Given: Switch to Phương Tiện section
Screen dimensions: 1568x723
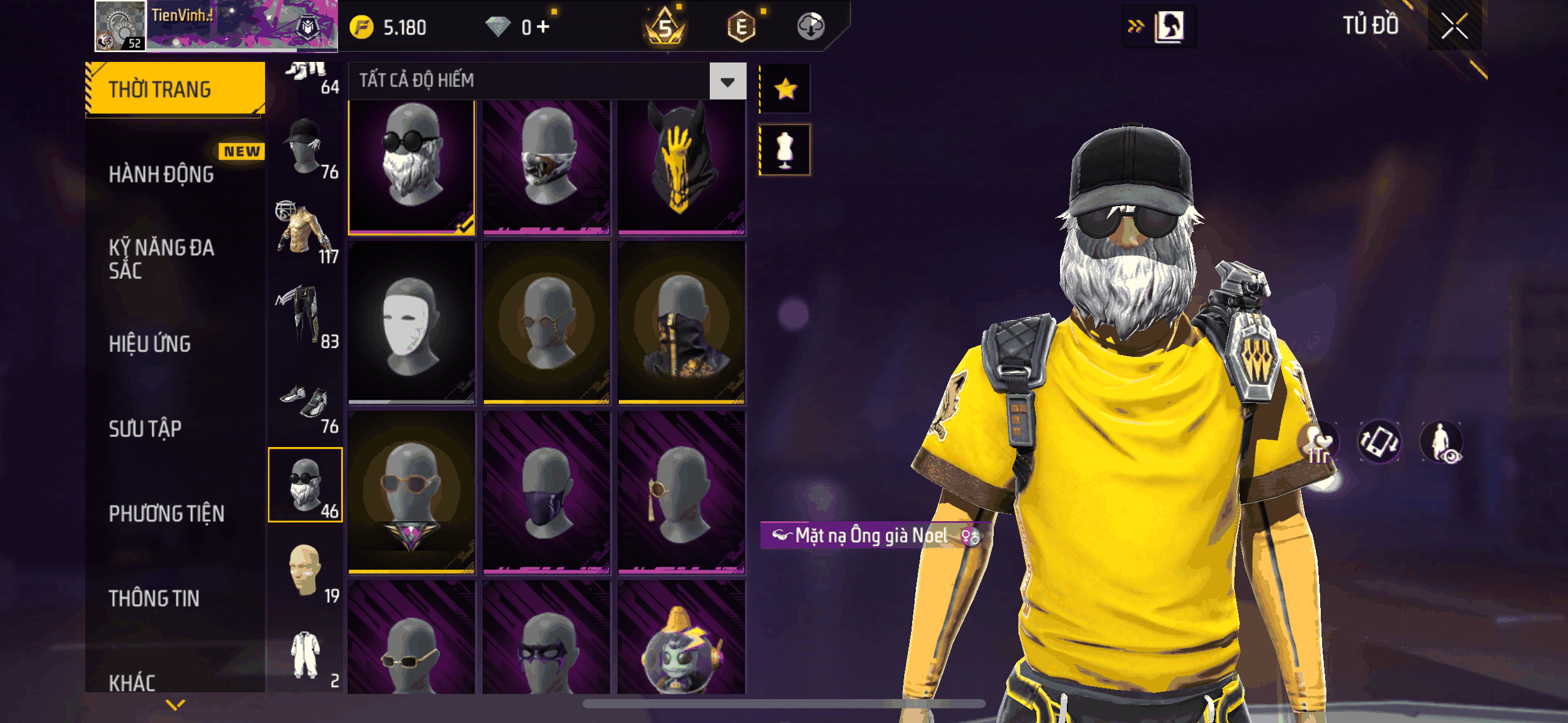Looking at the screenshot, I should (167, 513).
